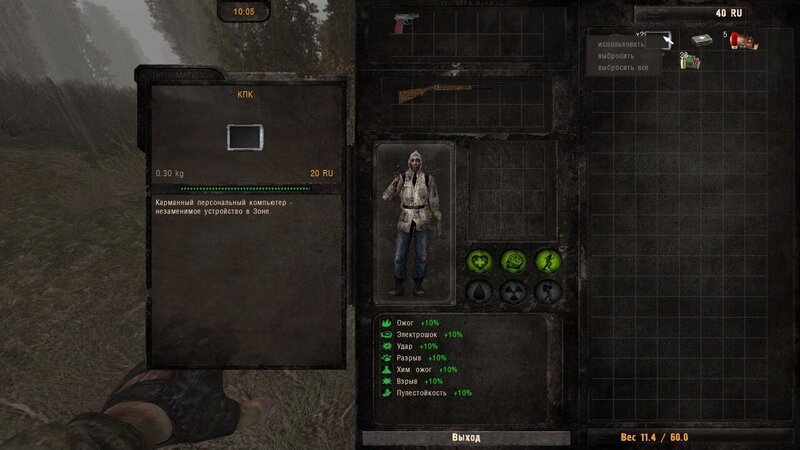Select the red shotgun shells stack

point(741,41)
